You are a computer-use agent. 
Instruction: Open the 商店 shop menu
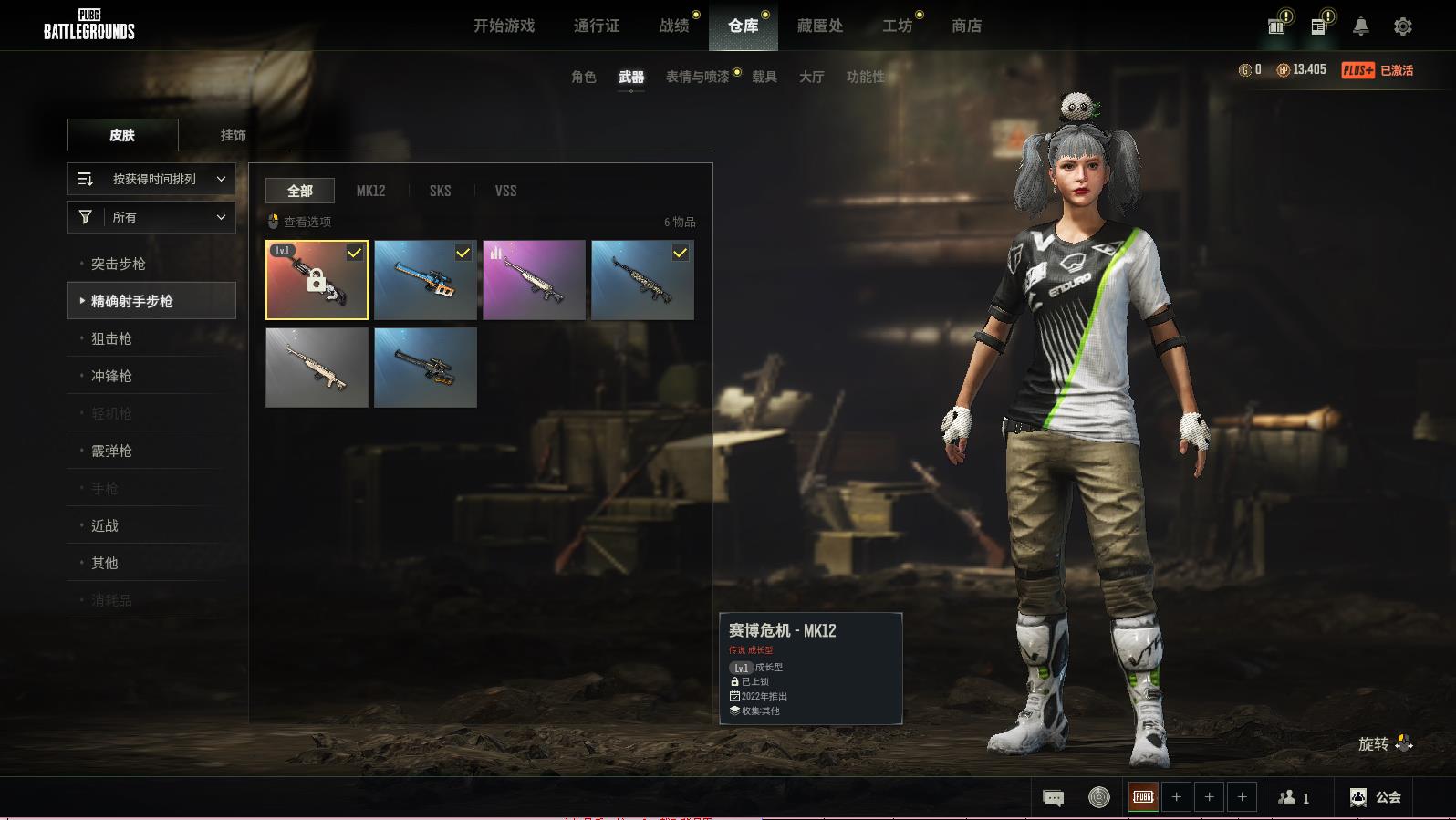966,26
